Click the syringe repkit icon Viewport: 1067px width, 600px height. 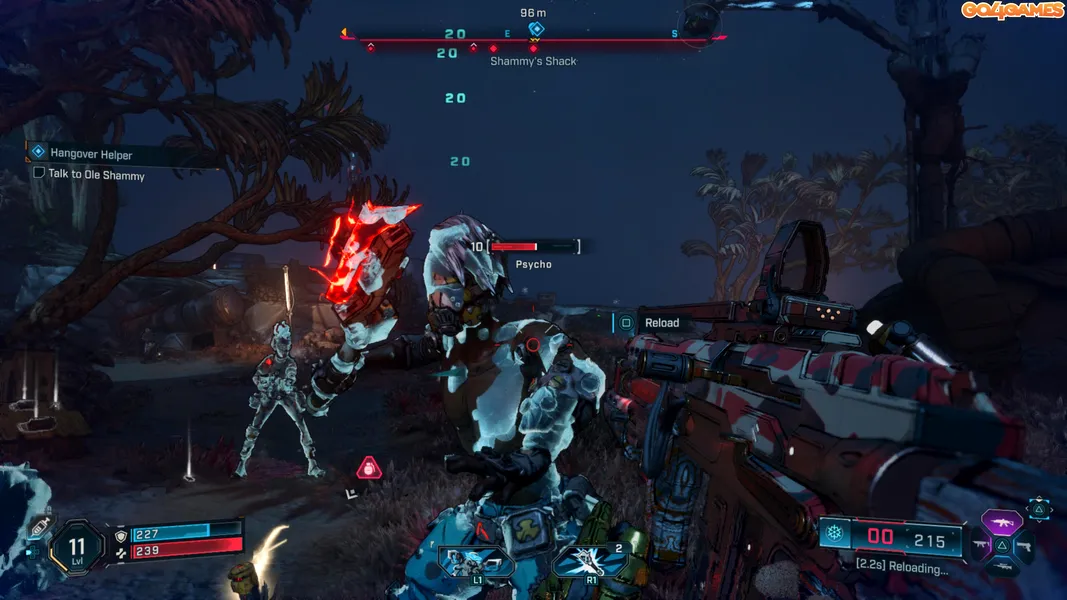pyautogui.click(x=40, y=526)
